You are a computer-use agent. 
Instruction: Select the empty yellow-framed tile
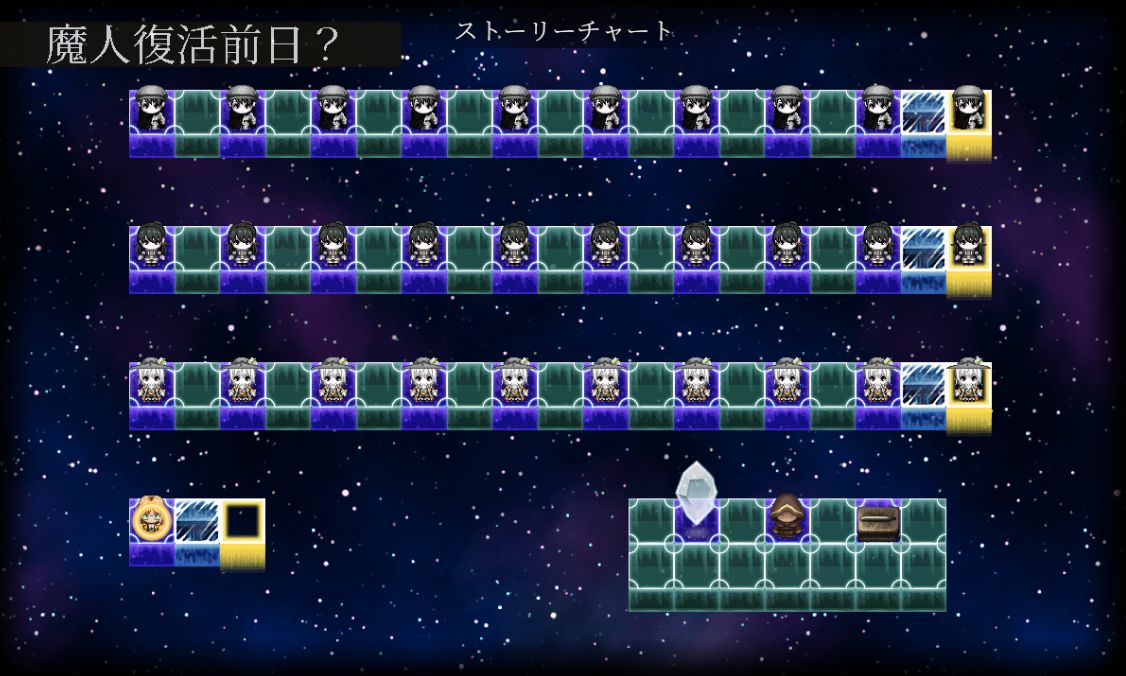point(242,521)
